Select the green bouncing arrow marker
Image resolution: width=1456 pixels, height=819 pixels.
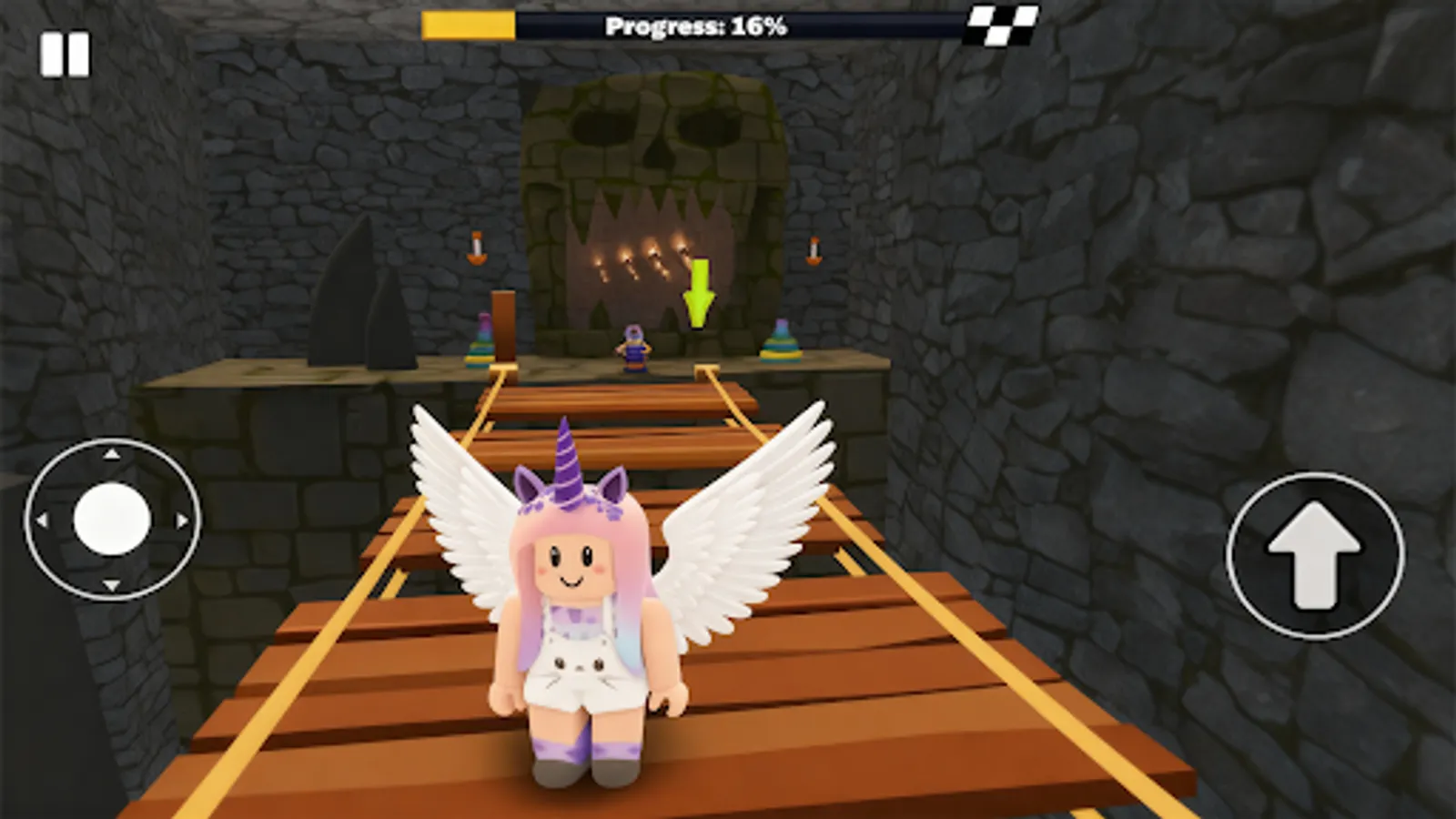coord(699,289)
